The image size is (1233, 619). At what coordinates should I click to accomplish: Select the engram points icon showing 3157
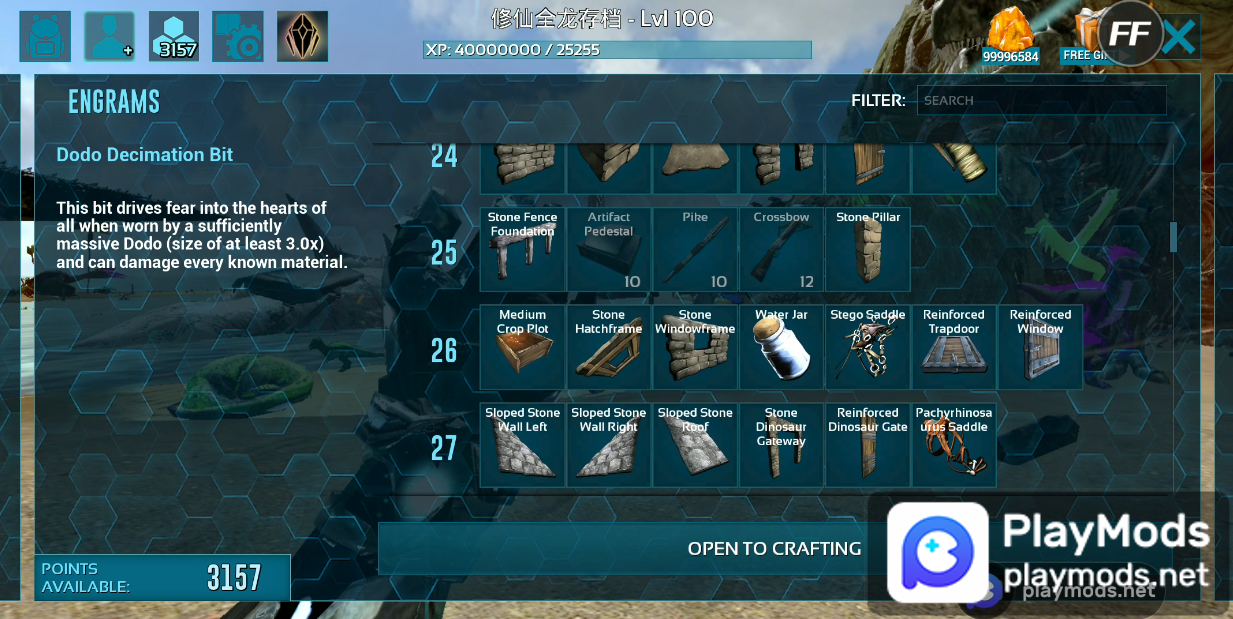click(x=174, y=37)
